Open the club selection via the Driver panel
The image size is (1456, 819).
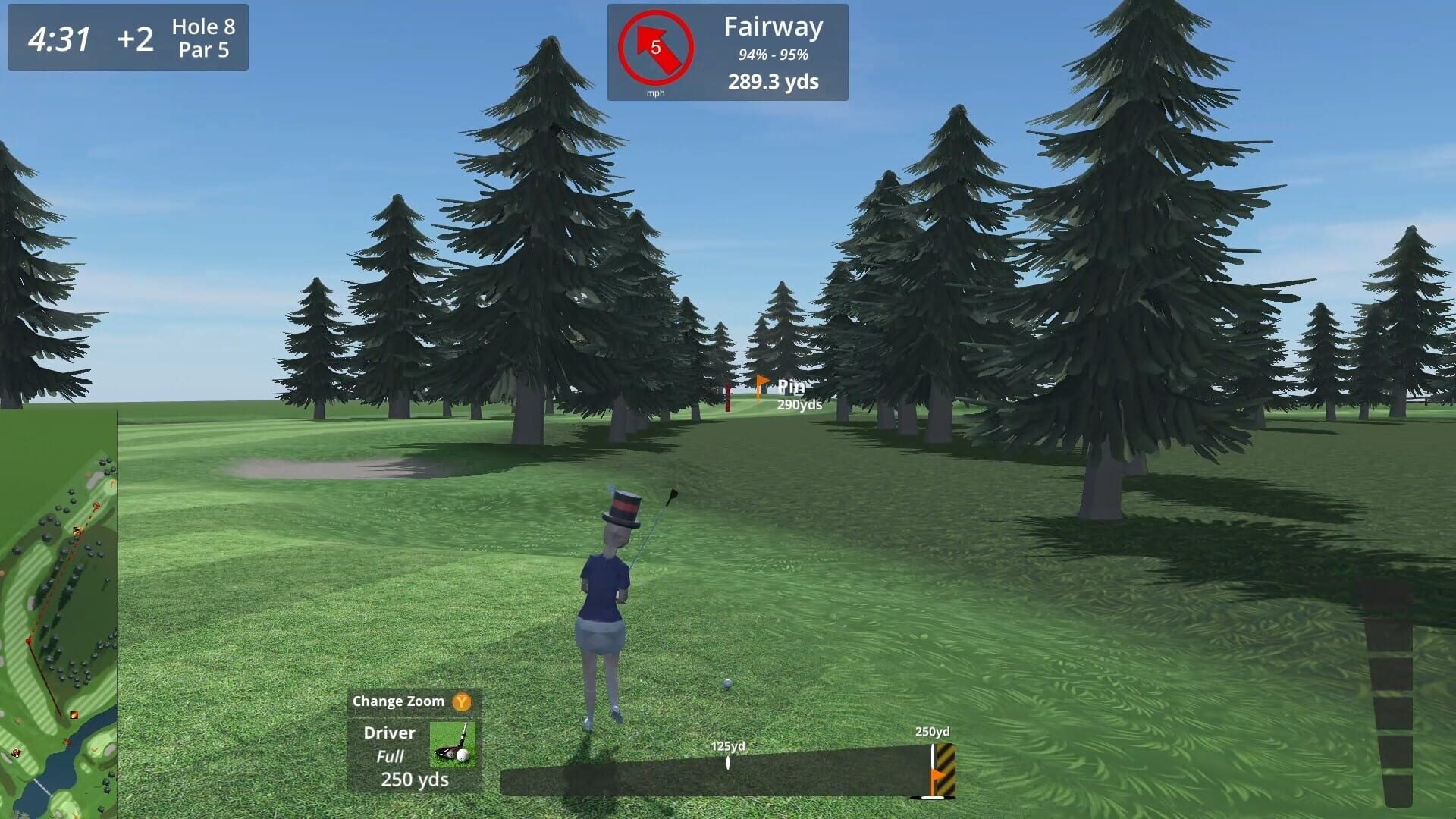391,733
